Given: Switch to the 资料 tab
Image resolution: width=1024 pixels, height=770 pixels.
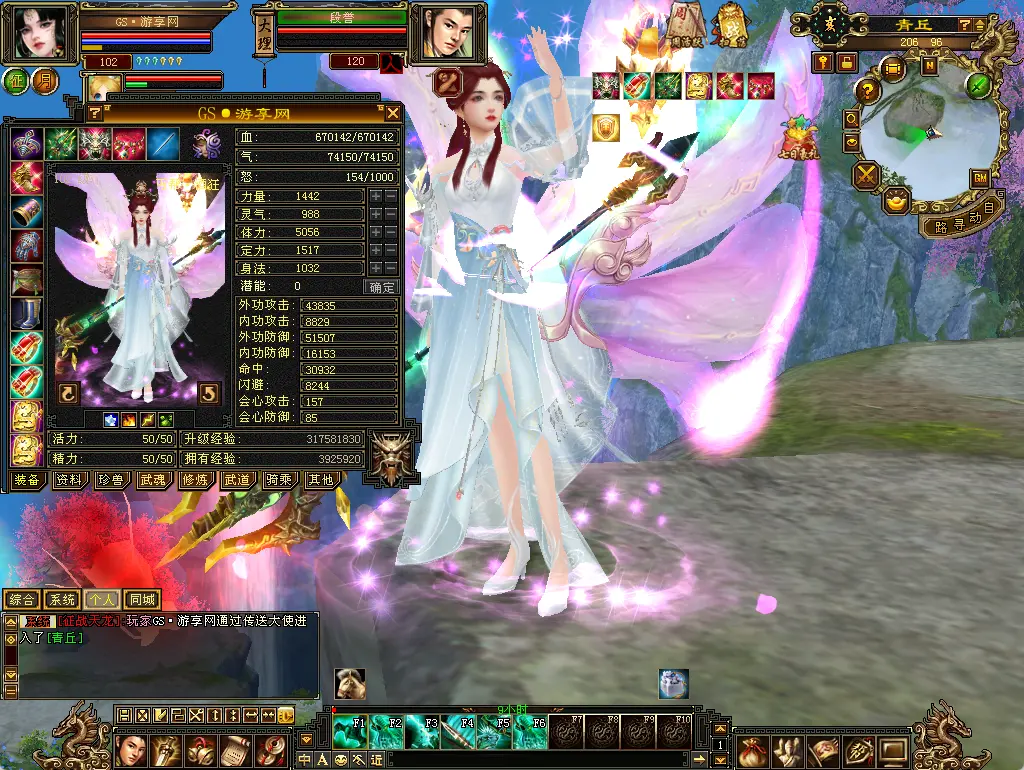Looking at the screenshot, I should (x=69, y=480).
